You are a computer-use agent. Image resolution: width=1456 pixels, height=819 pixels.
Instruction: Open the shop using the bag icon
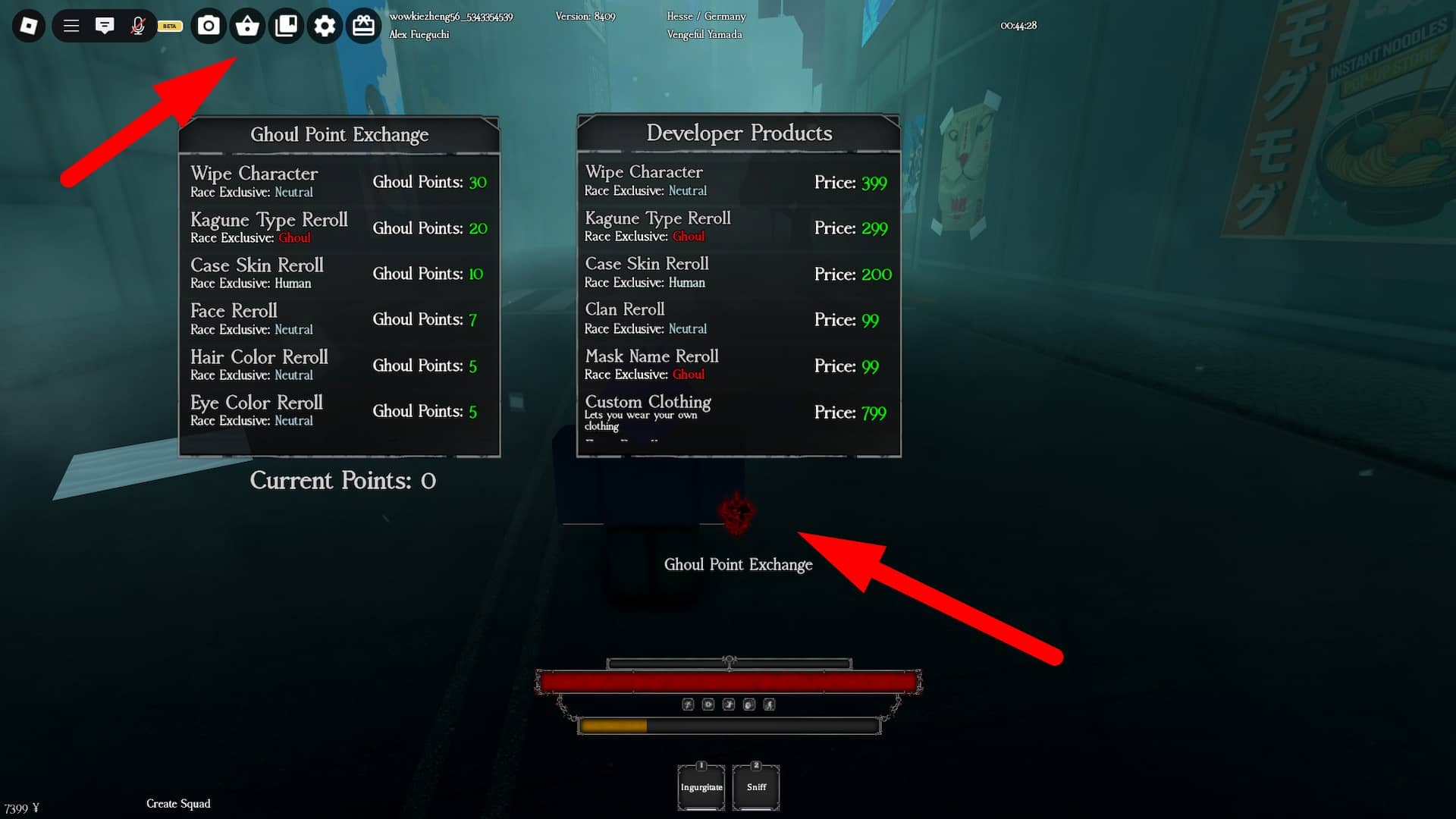click(x=247, y=25)
